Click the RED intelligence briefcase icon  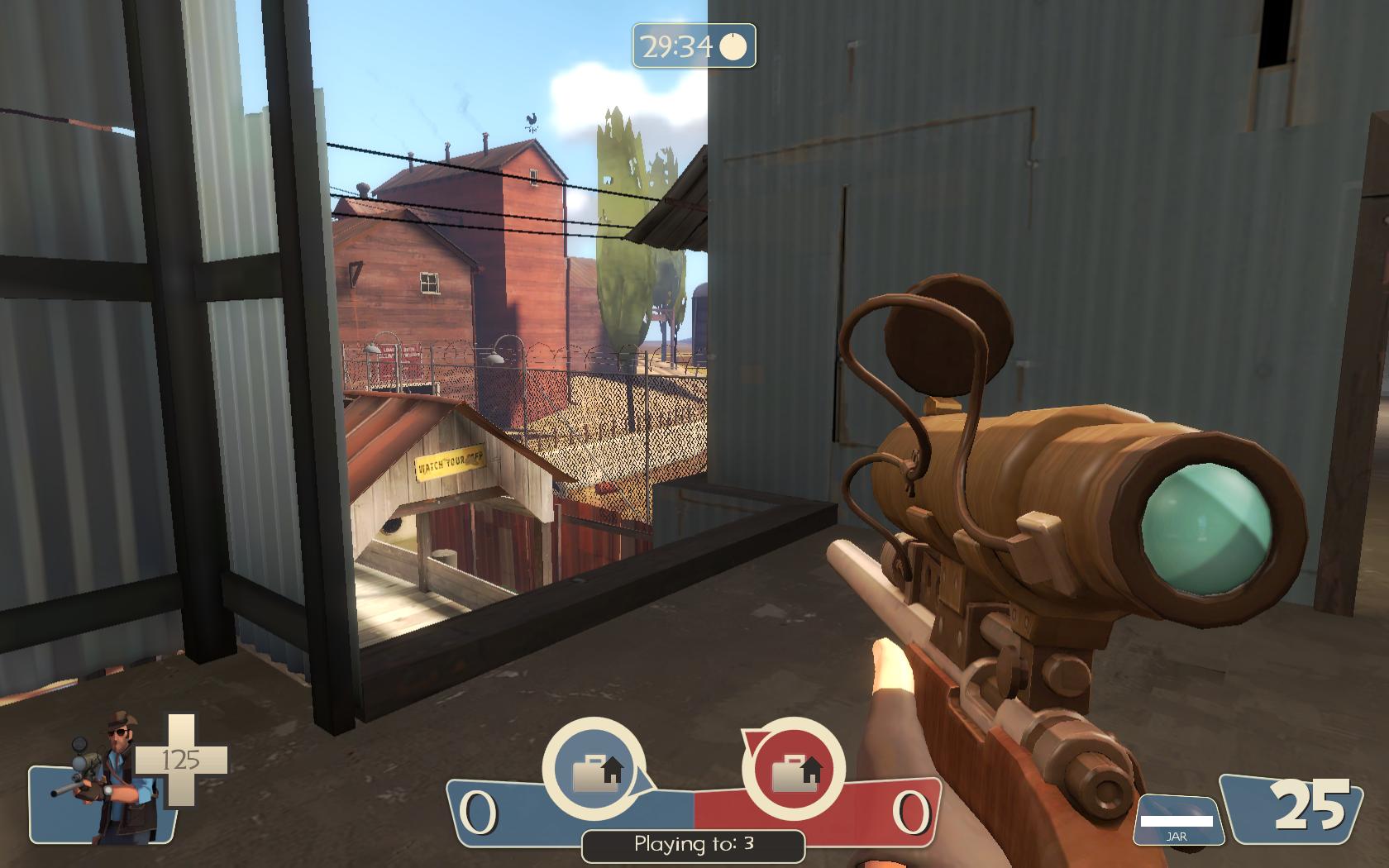(793, 770)
